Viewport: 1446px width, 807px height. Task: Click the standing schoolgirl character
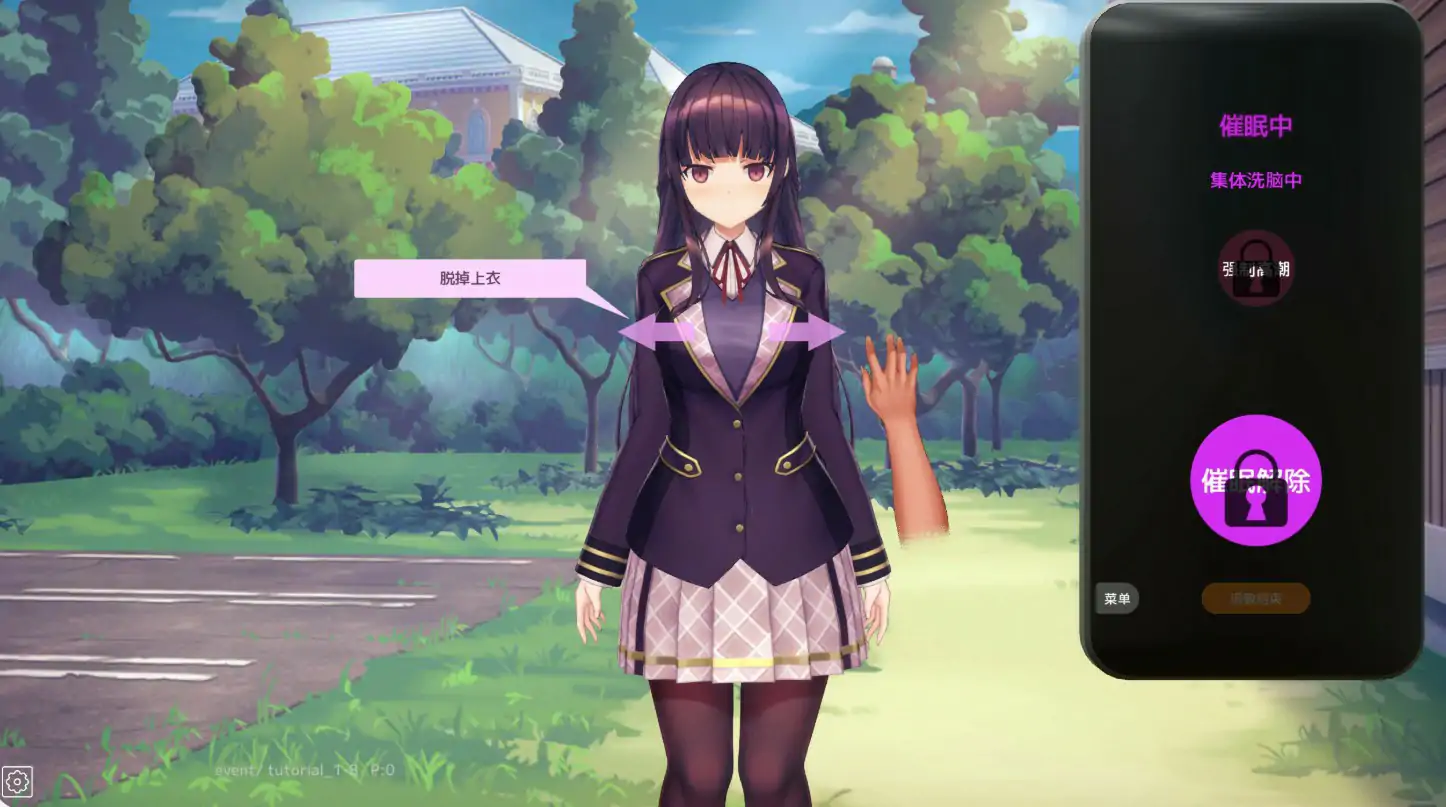pyautogui.click(x=730, y=450)
